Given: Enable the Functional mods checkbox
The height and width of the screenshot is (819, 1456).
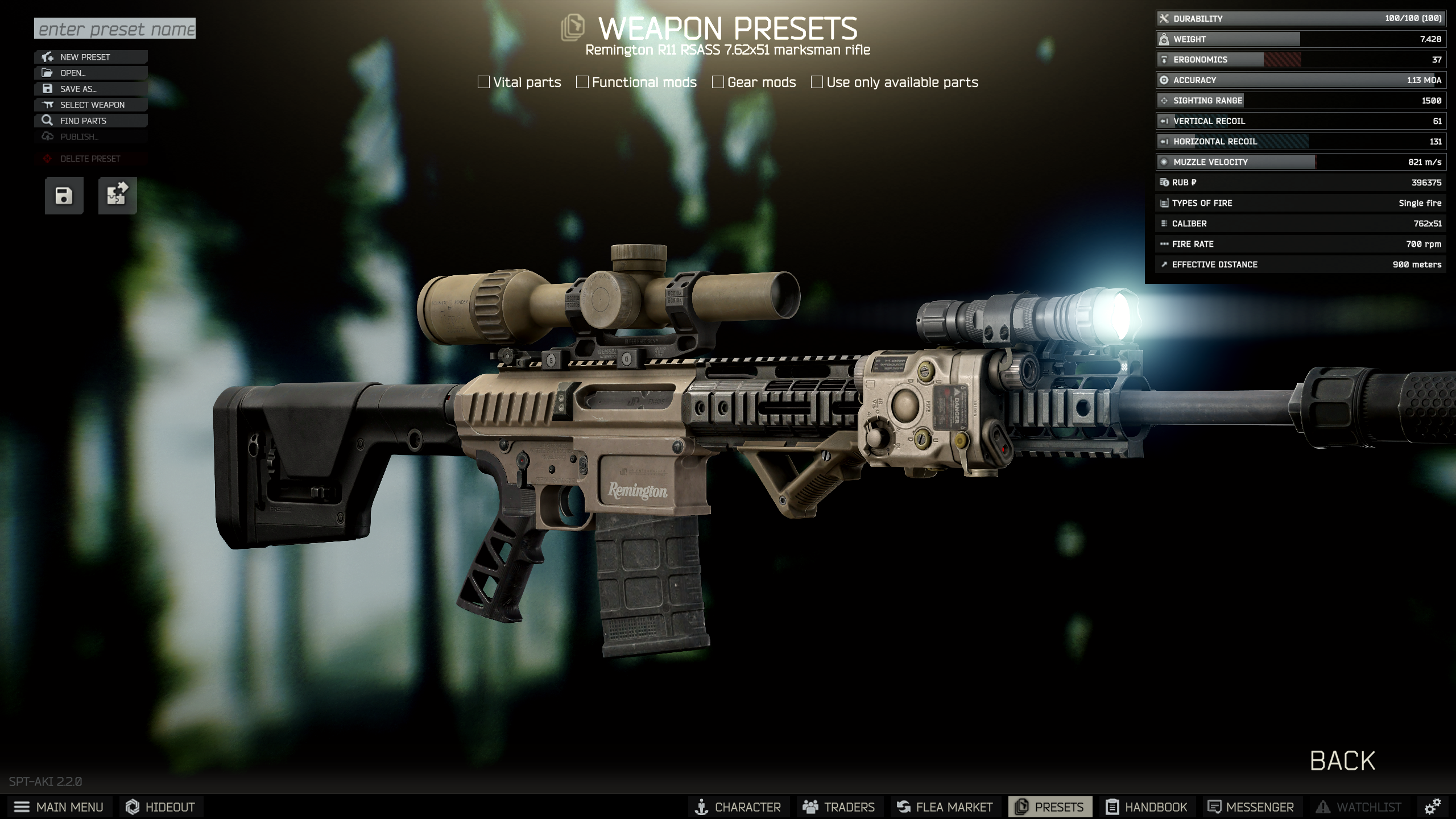Looking at the screenshot, I should [x=582, y=82].
